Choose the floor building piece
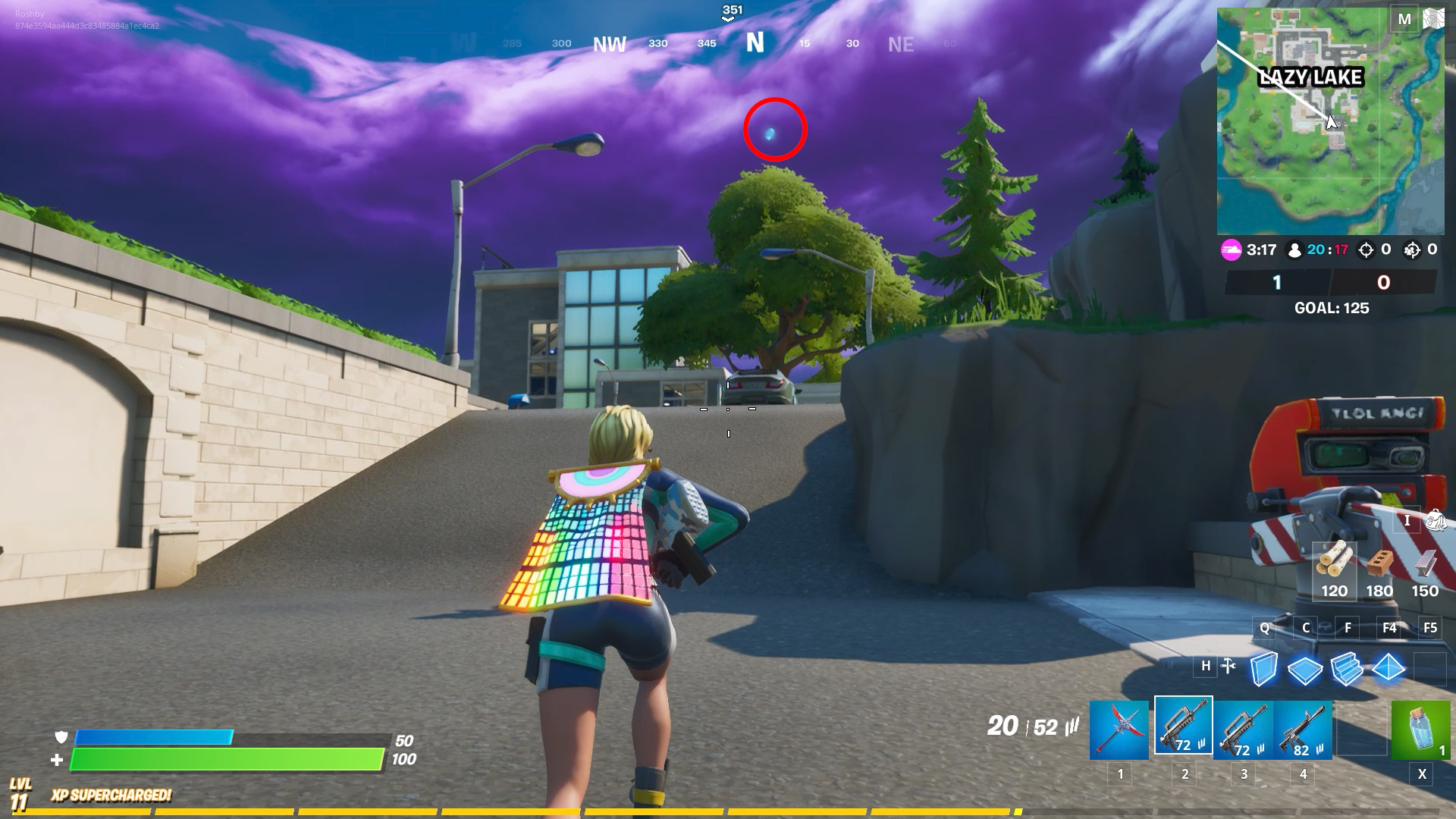Screen dimensions: 1456x819 1305,669
